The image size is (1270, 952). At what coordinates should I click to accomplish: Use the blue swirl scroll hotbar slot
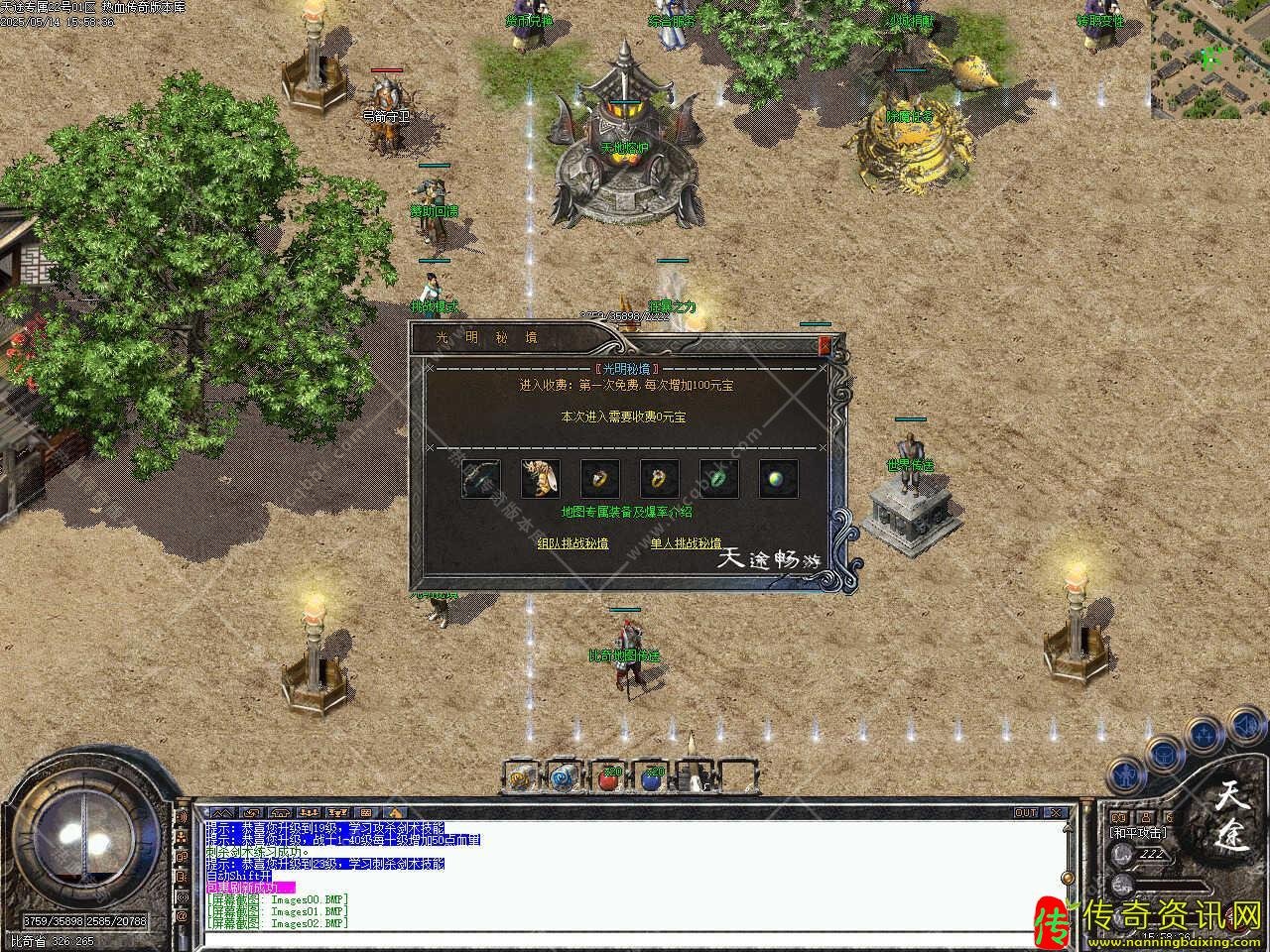point(564,778)
